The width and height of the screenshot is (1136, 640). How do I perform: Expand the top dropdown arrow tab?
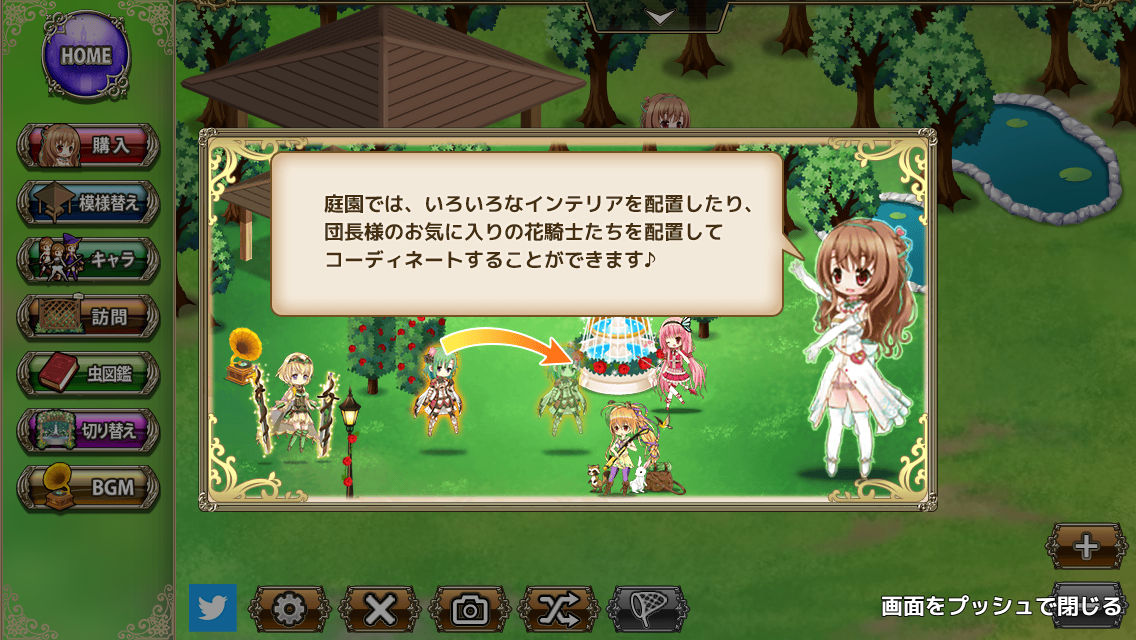coord(657,16)
